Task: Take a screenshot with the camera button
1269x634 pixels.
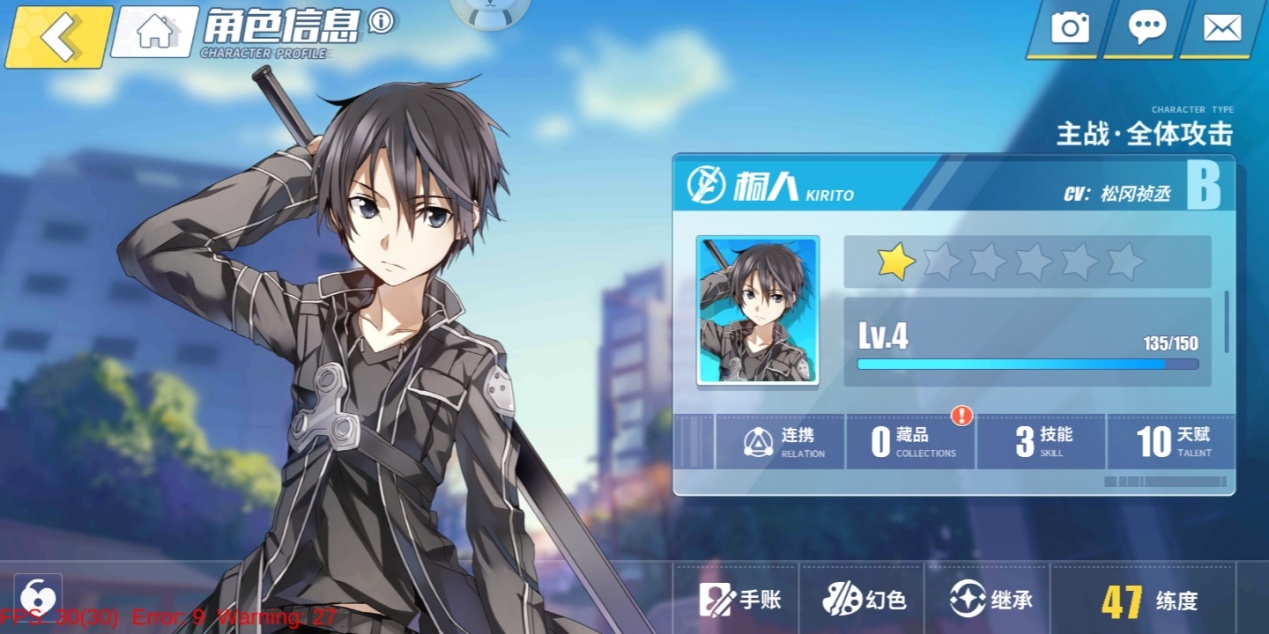Action: click(x=1069, y=27)
